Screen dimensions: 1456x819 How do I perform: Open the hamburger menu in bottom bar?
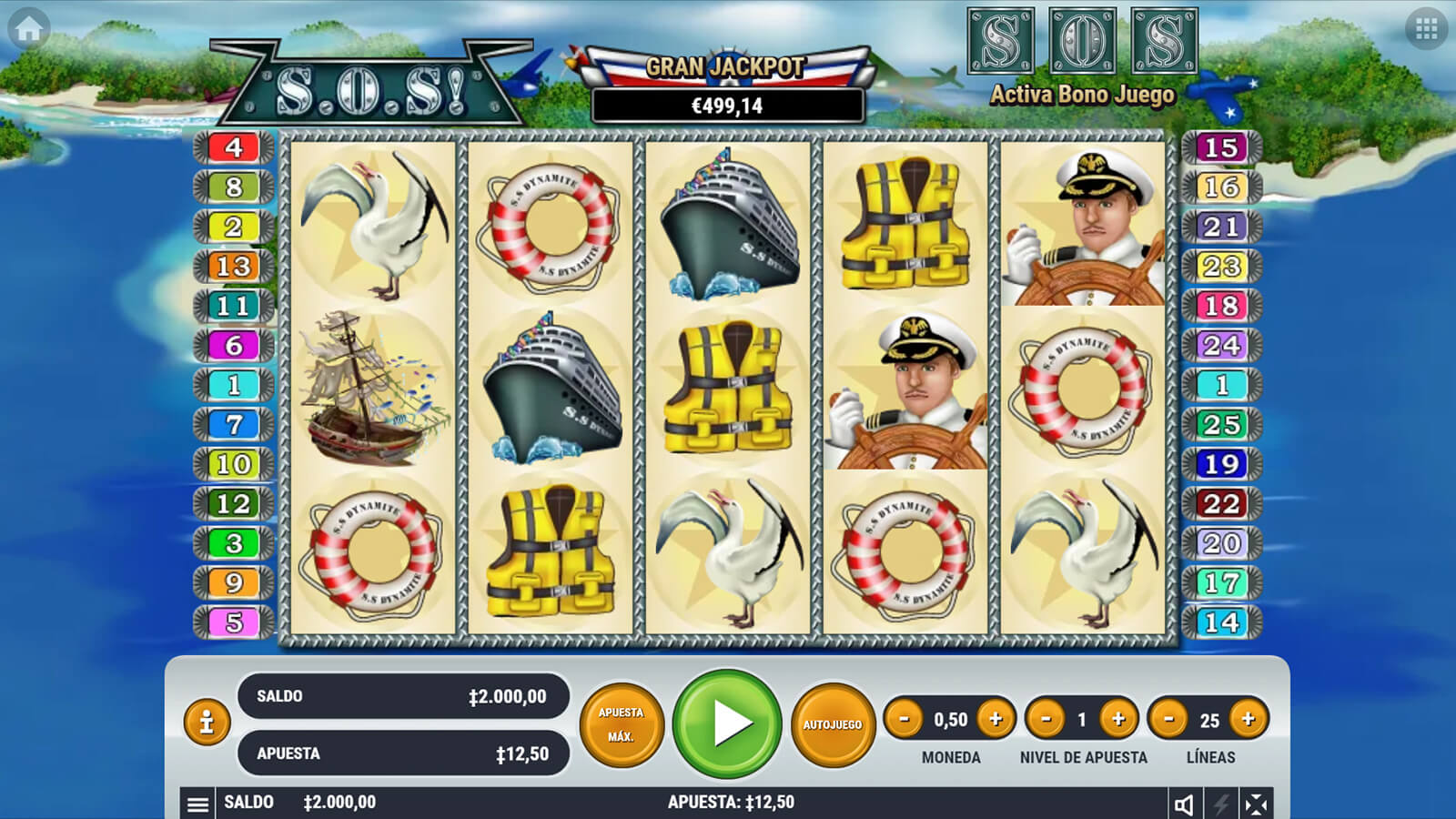(197, 804)
